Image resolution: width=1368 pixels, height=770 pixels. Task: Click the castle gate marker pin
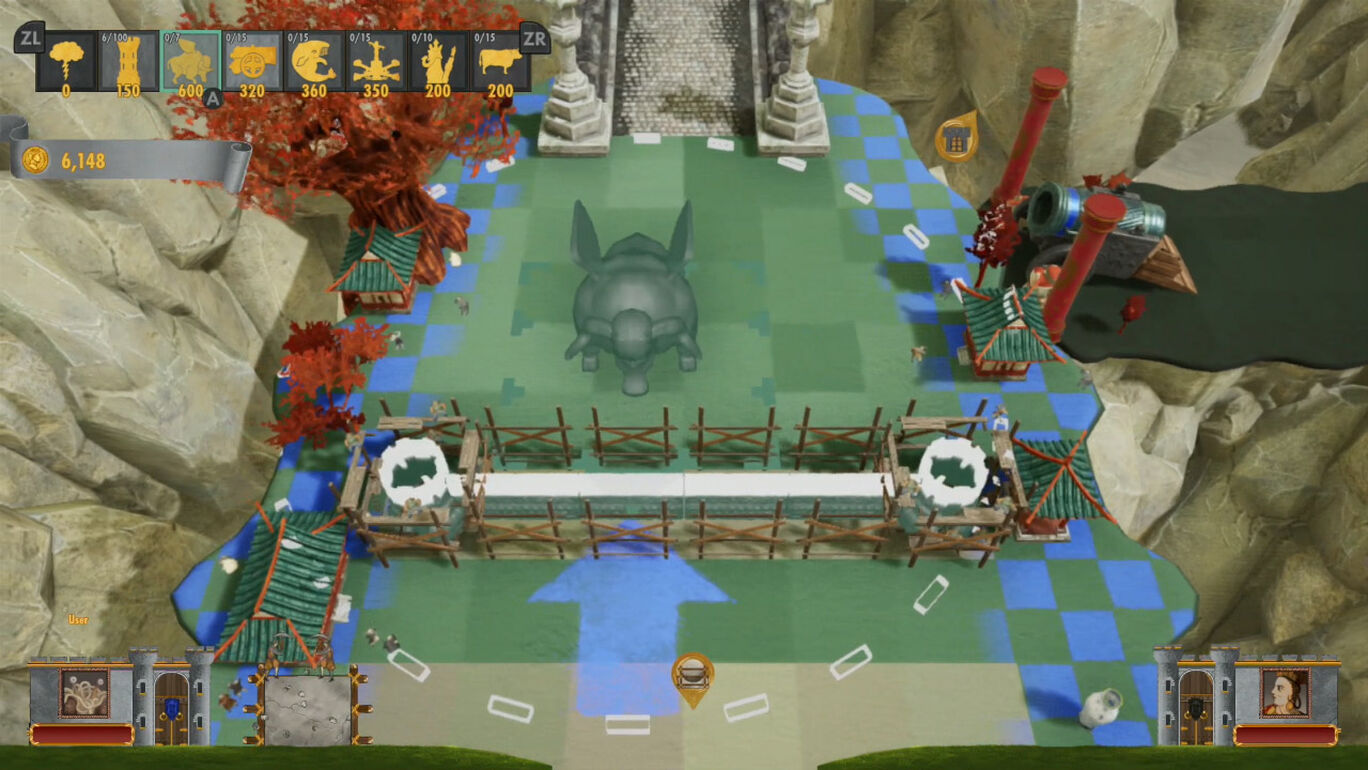tap(956, 139)
